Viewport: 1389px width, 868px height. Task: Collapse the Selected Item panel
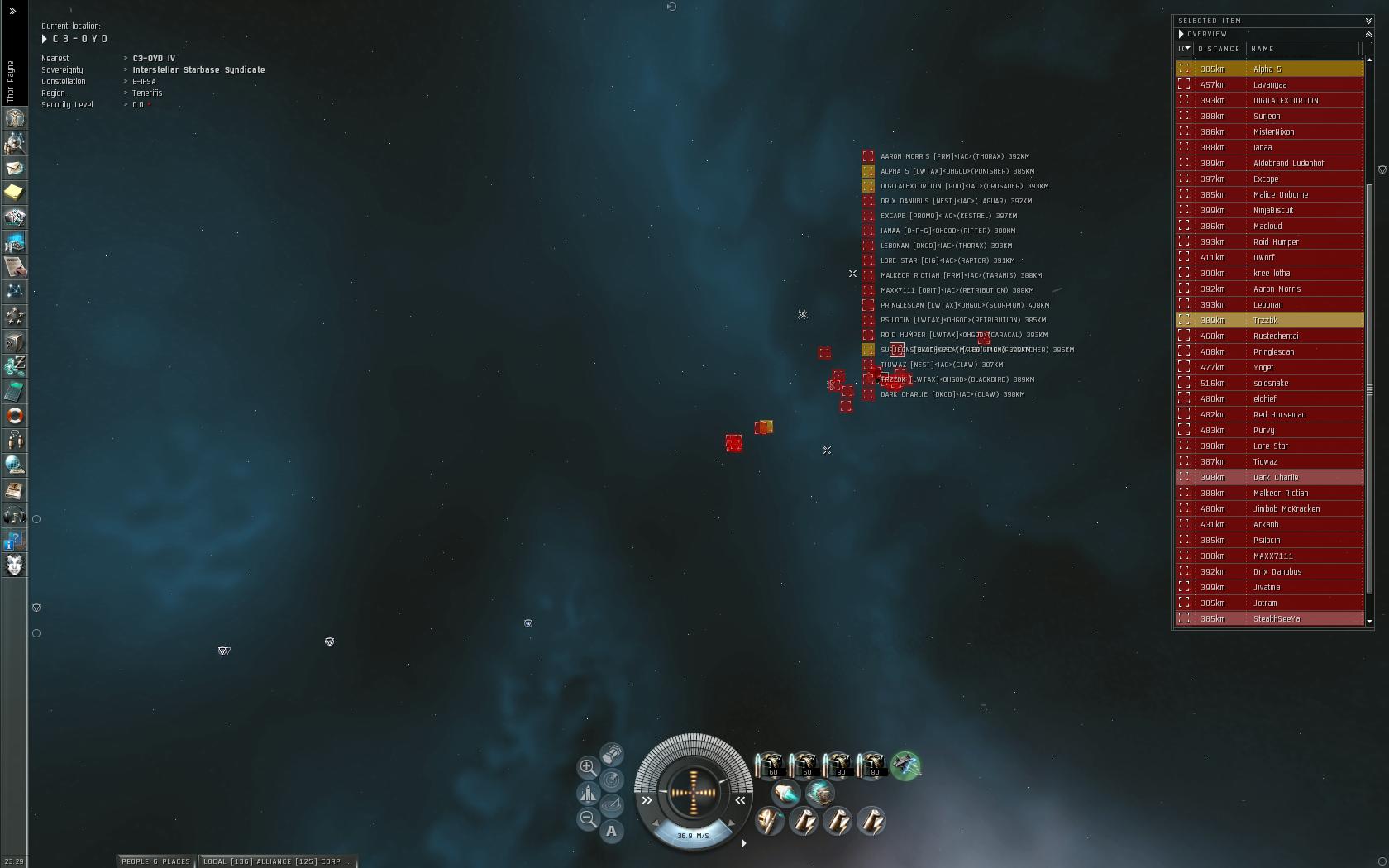1368,21
